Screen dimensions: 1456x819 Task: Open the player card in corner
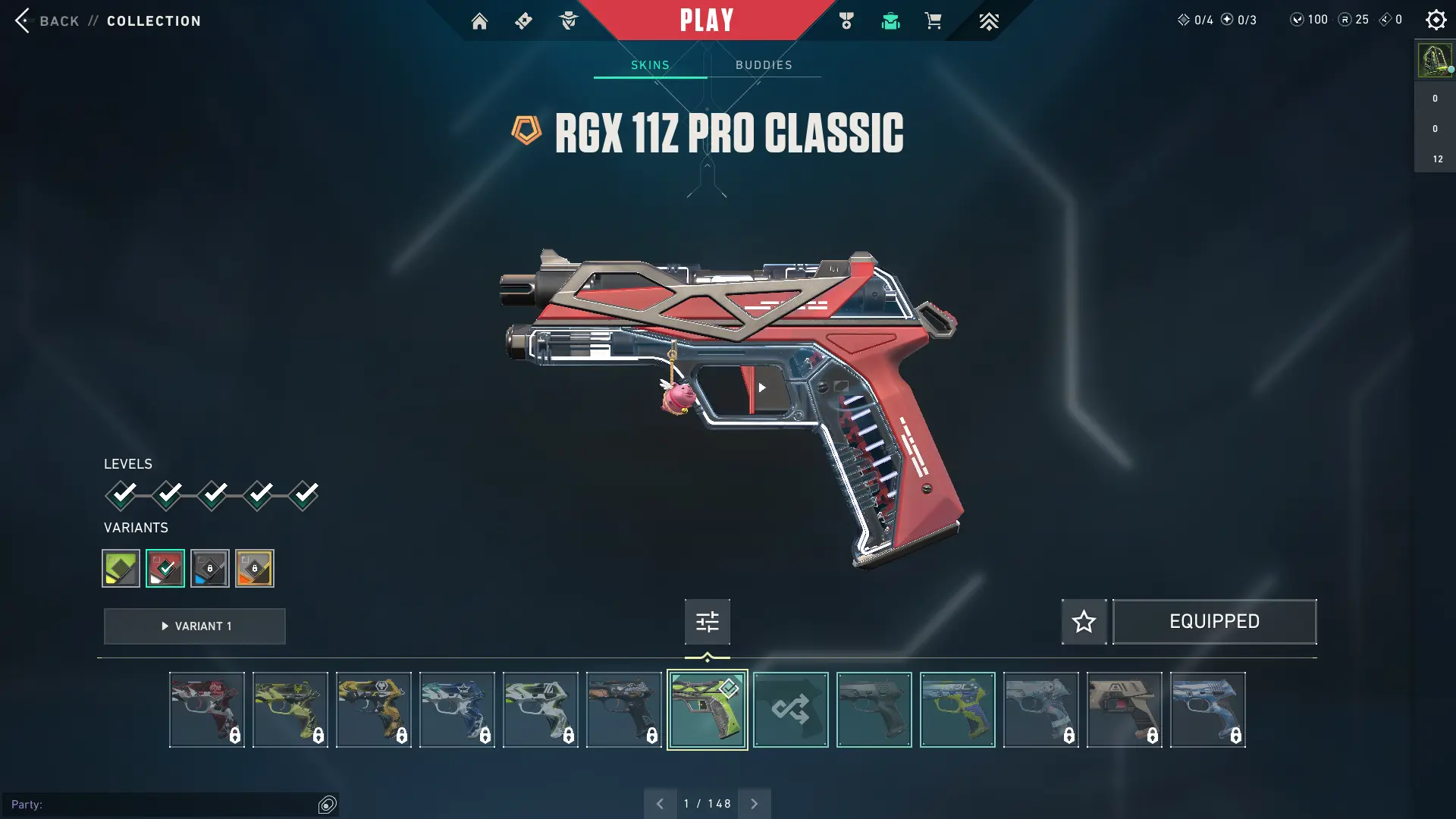[1434, 60]
